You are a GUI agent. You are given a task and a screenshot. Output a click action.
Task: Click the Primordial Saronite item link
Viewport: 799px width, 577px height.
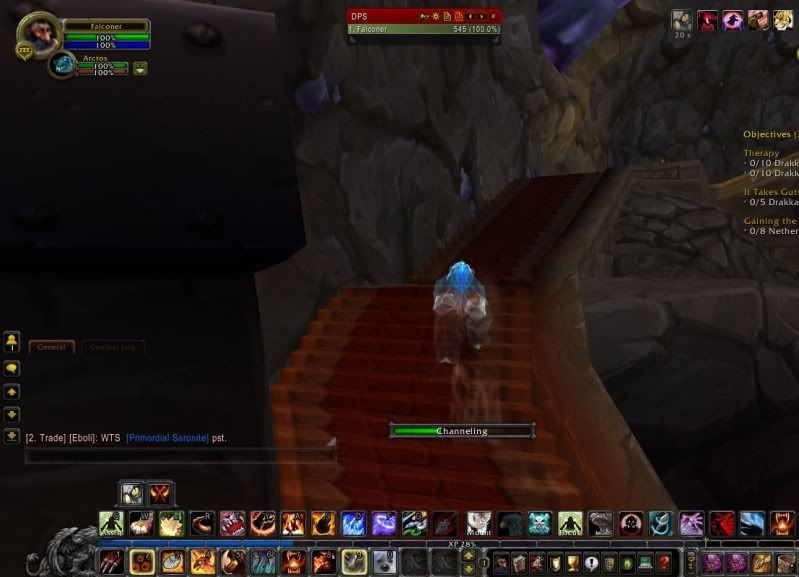(x=168, y=438)
